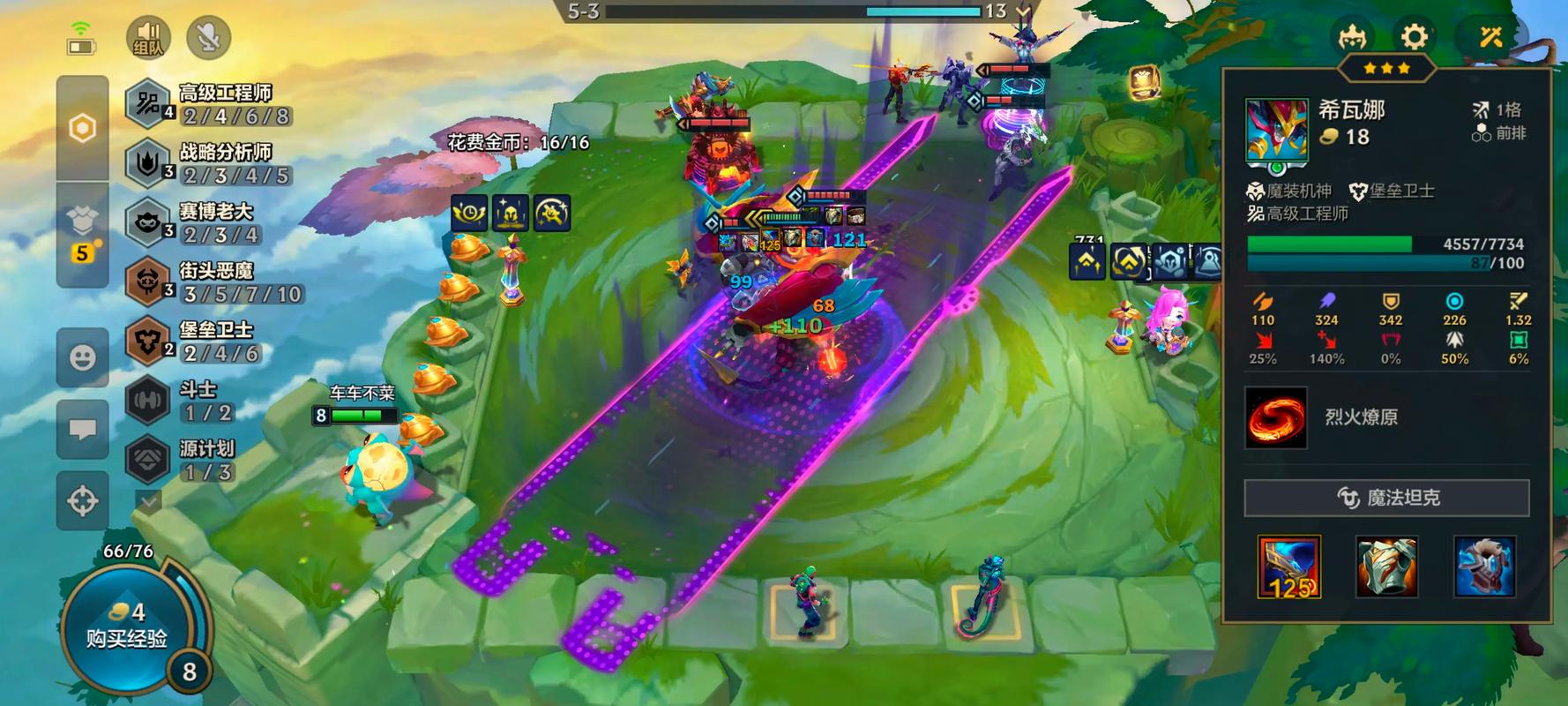Select the hexagon tab on the left panel
1568x706 pixels.
click(83, 129)
